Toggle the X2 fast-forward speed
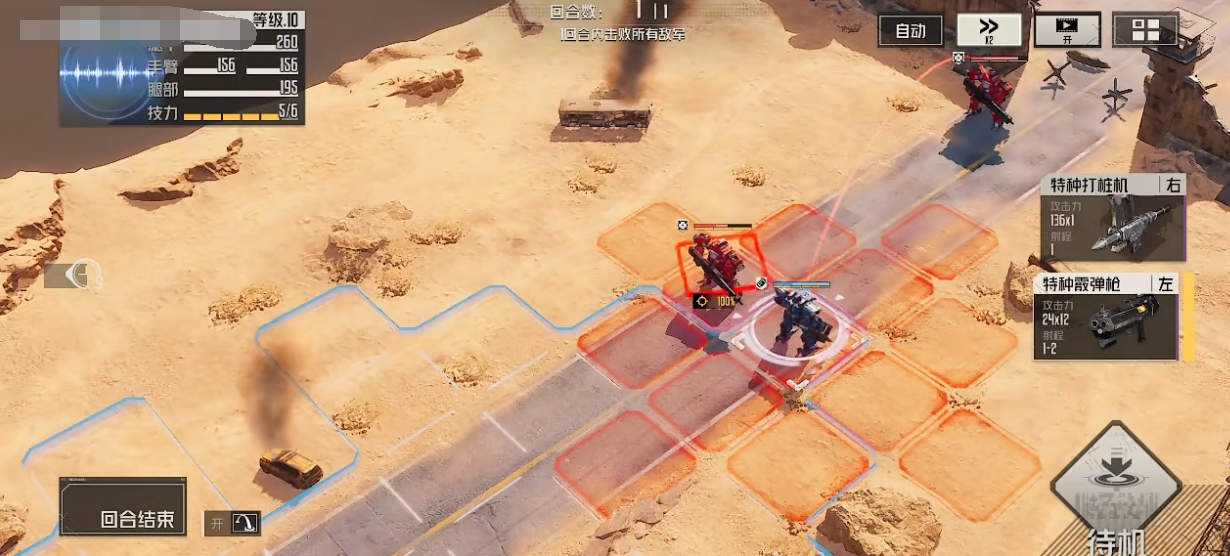This screenshot has width=1230, height=556. pyautogui.click(x=989, y=31)
